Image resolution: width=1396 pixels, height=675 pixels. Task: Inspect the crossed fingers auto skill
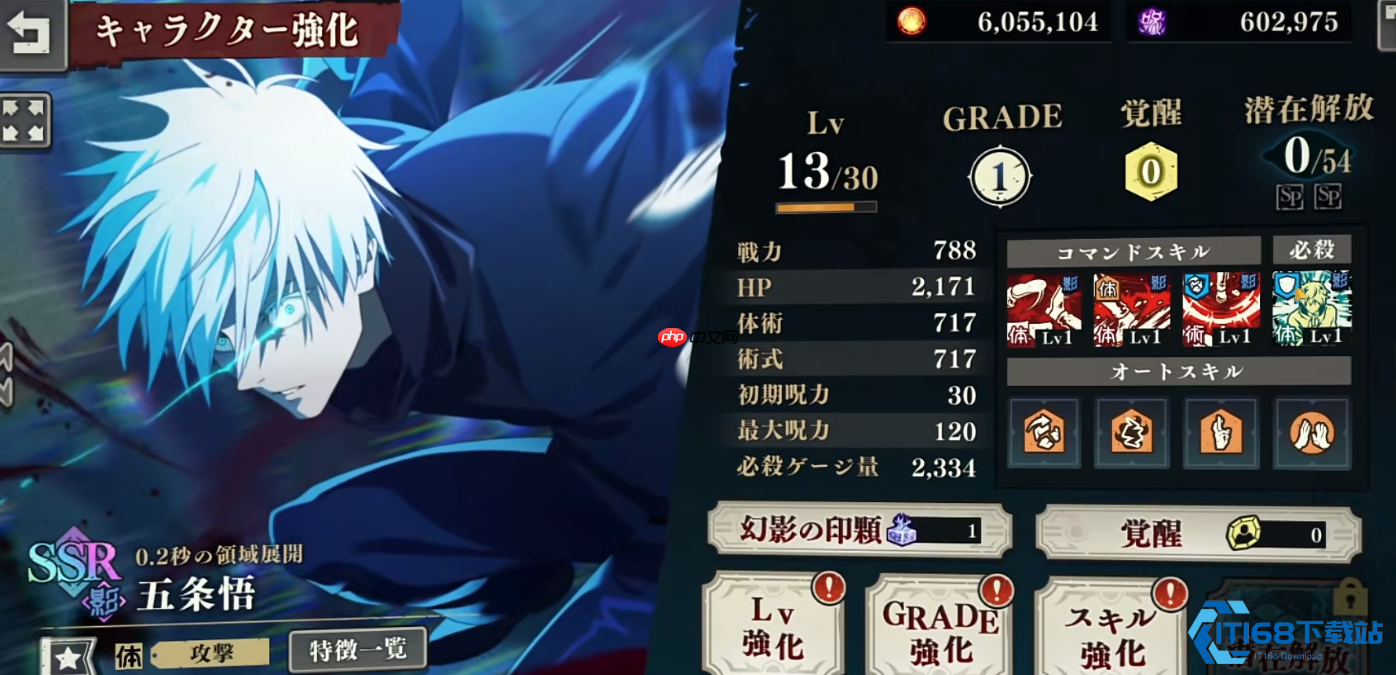tap(1220, 432)
